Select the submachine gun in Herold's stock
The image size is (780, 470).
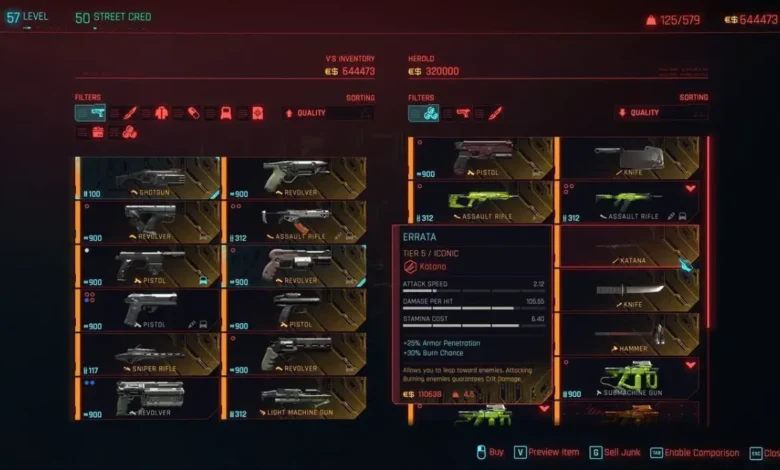coord(630,377)
